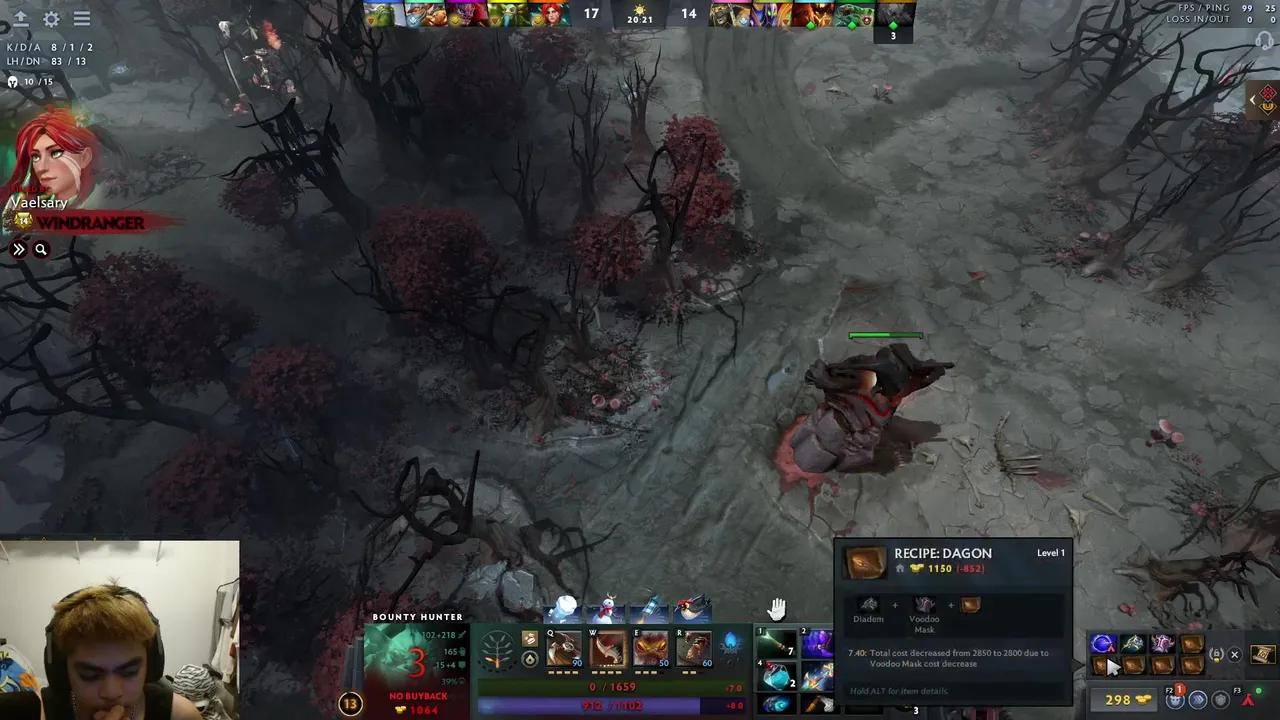This screenshot has width=1280, height=720.
Task: Select the Diadem item in the shop panel
Action: pos(868,604)
